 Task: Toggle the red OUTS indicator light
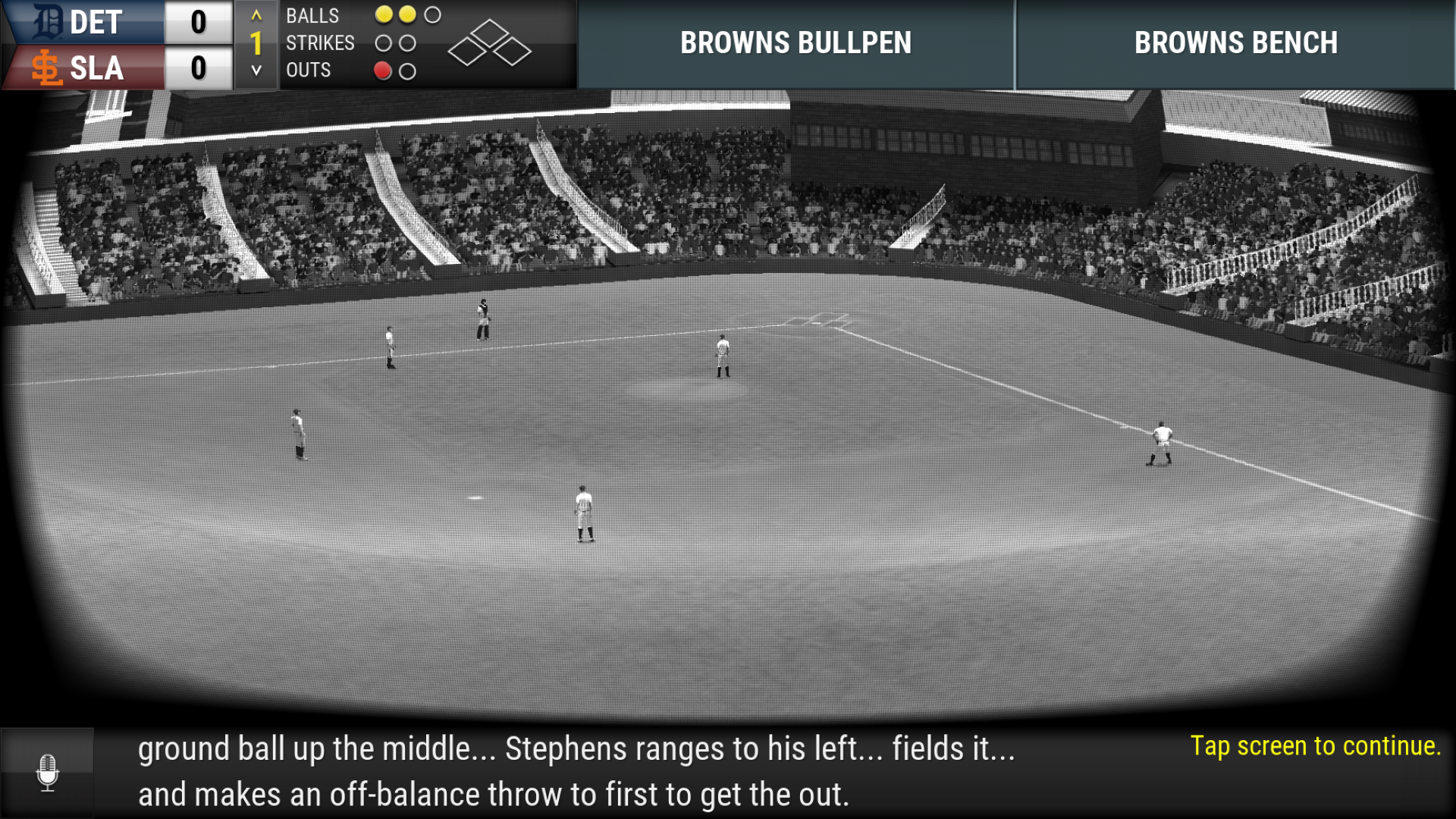[x=383, y=72]
